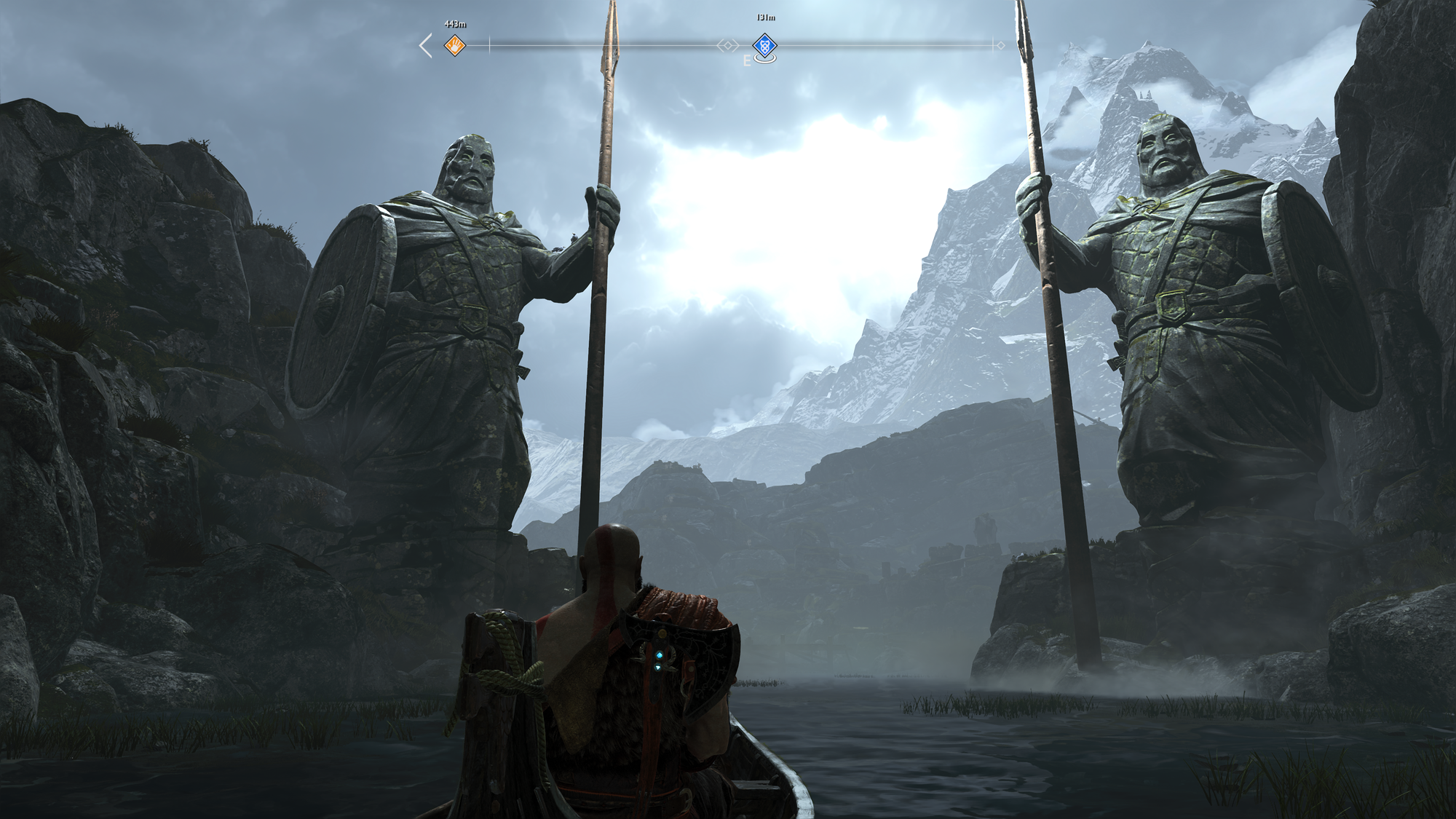
Task: Click the E cardinal direction indicator
Action: [746, 60]
